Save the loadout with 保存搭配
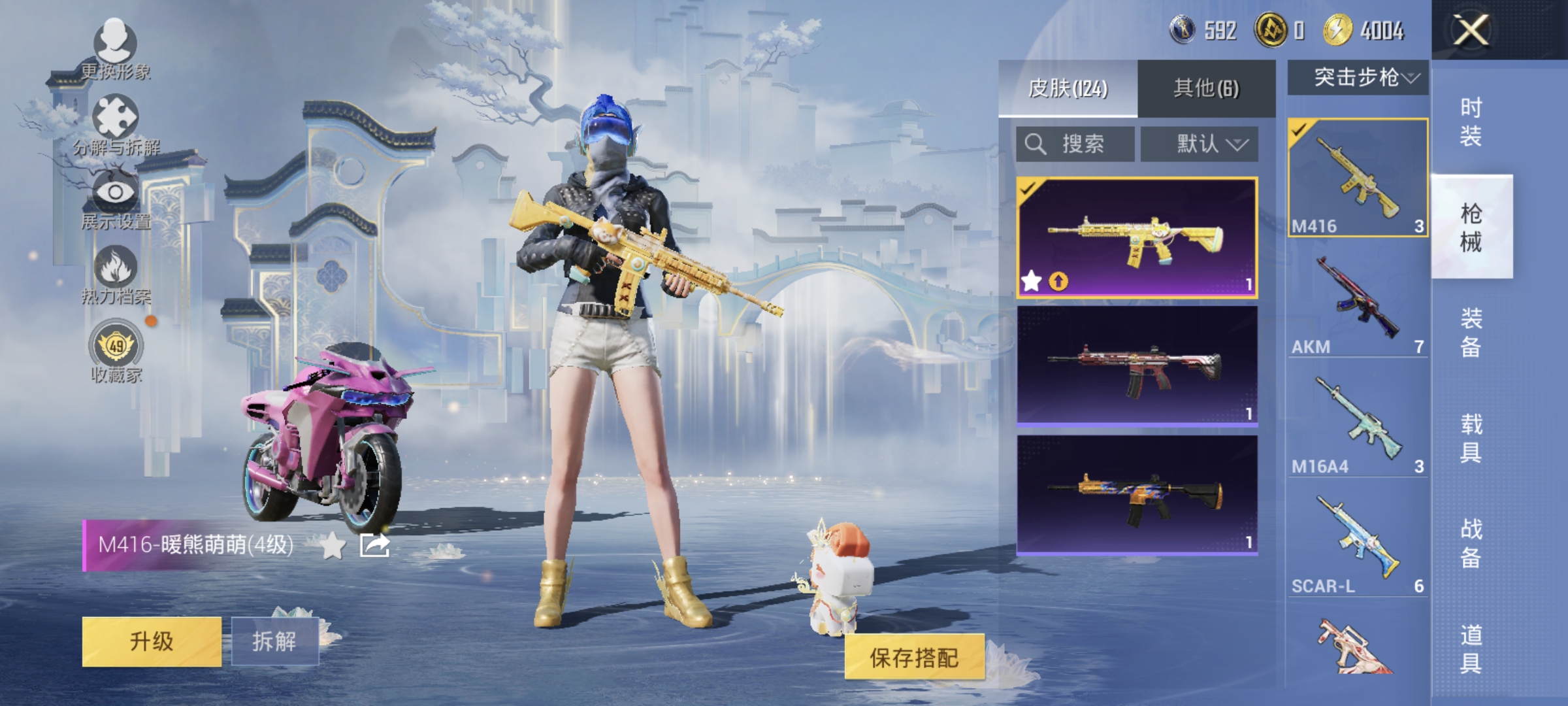This screenshot has height=706, width=1568. 914,657
